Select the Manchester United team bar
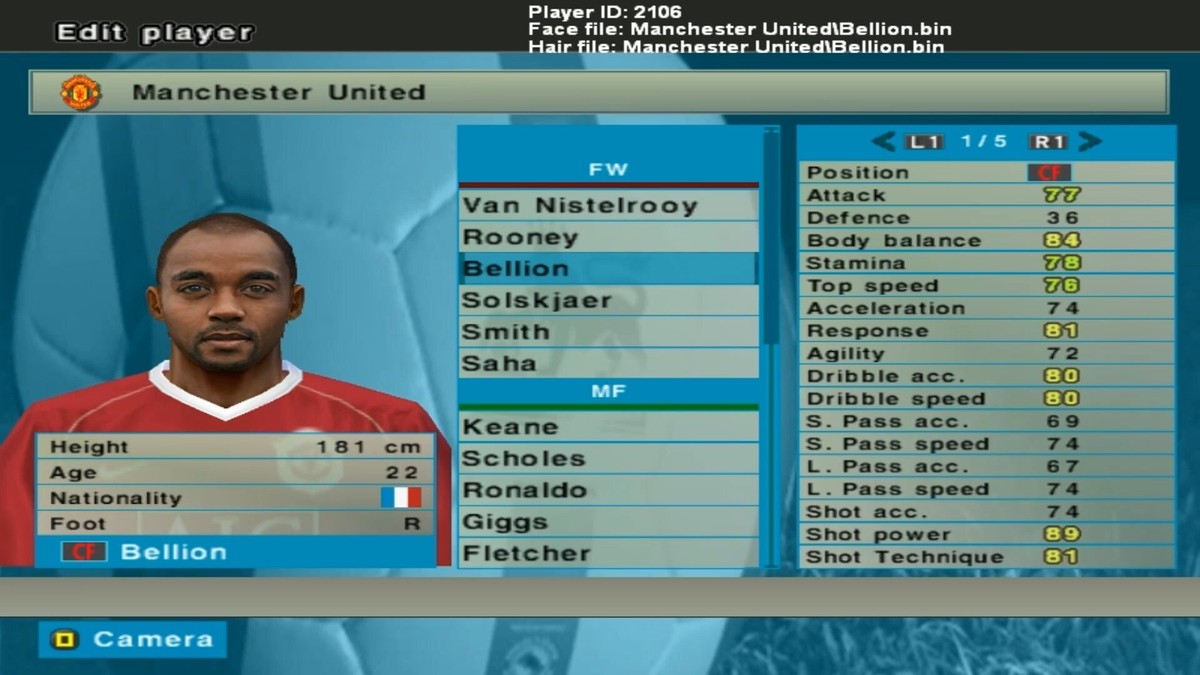The width and height of the screenshot is (1200, 675). pos(598,92)
